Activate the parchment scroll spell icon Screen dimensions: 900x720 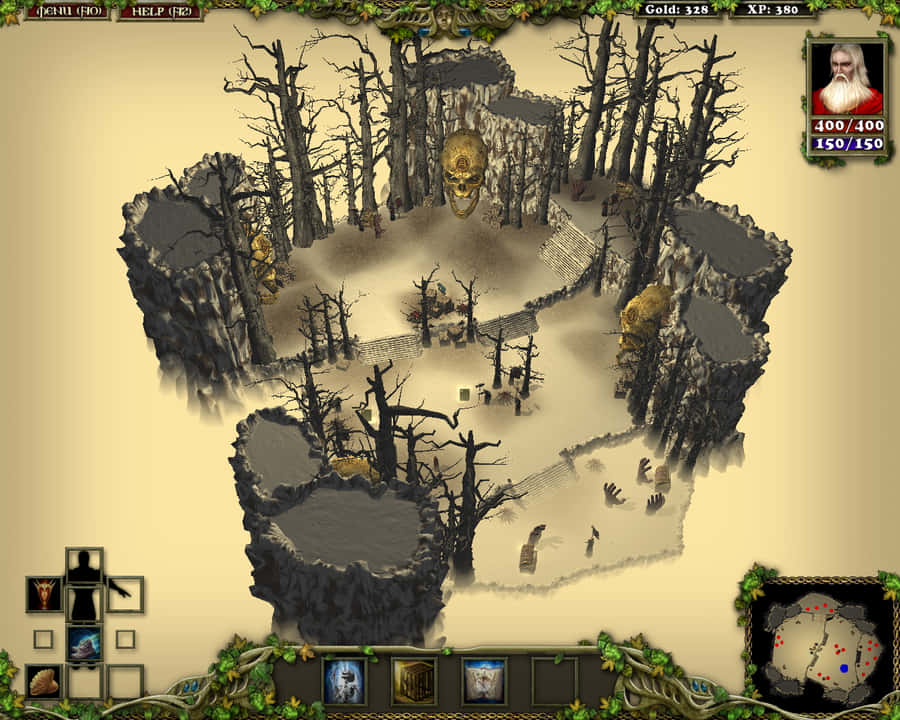coord(483,681)
